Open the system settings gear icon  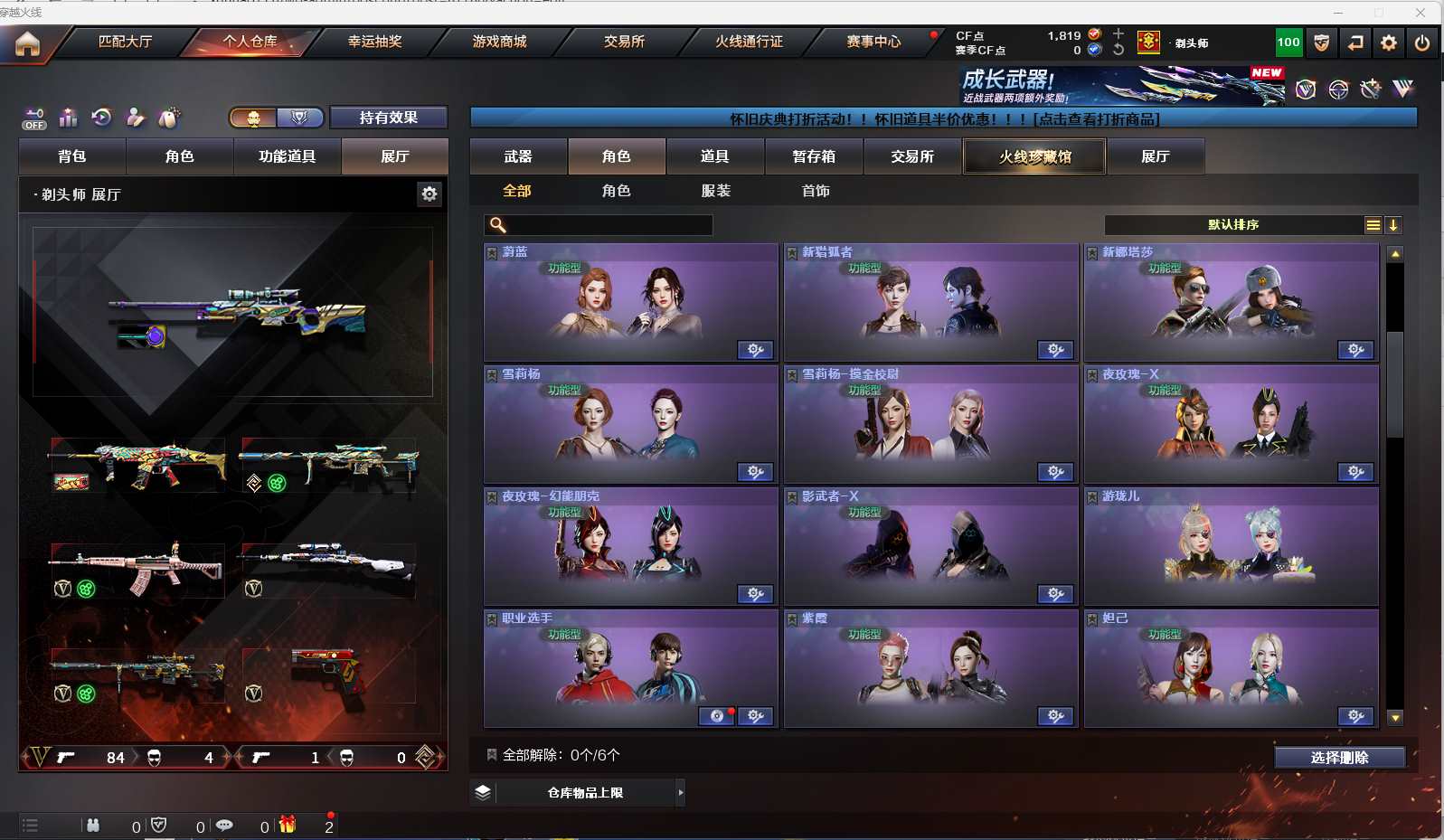point(1389,42)
